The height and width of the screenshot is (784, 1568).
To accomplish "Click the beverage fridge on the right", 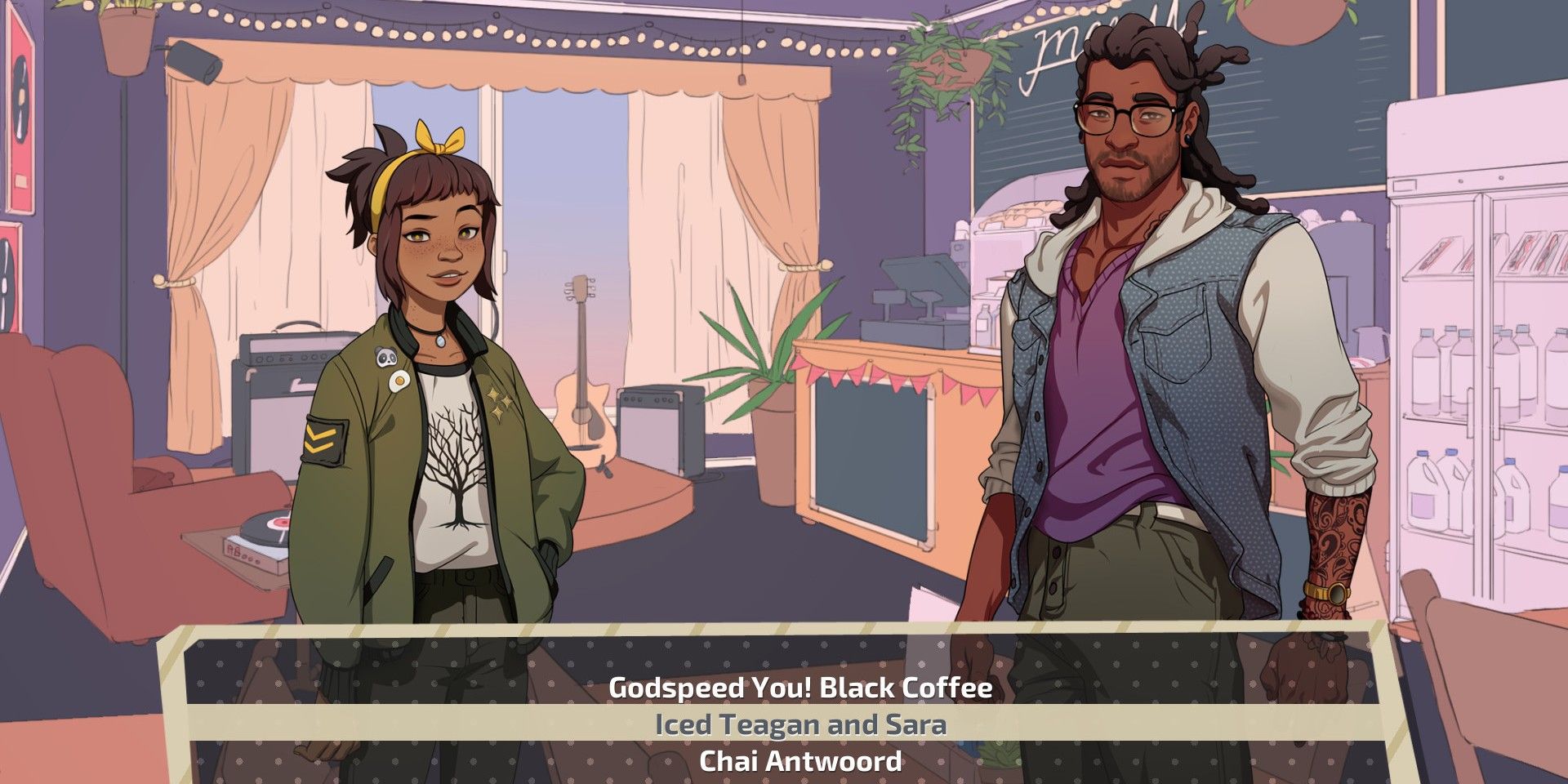I will [1470, 367].
